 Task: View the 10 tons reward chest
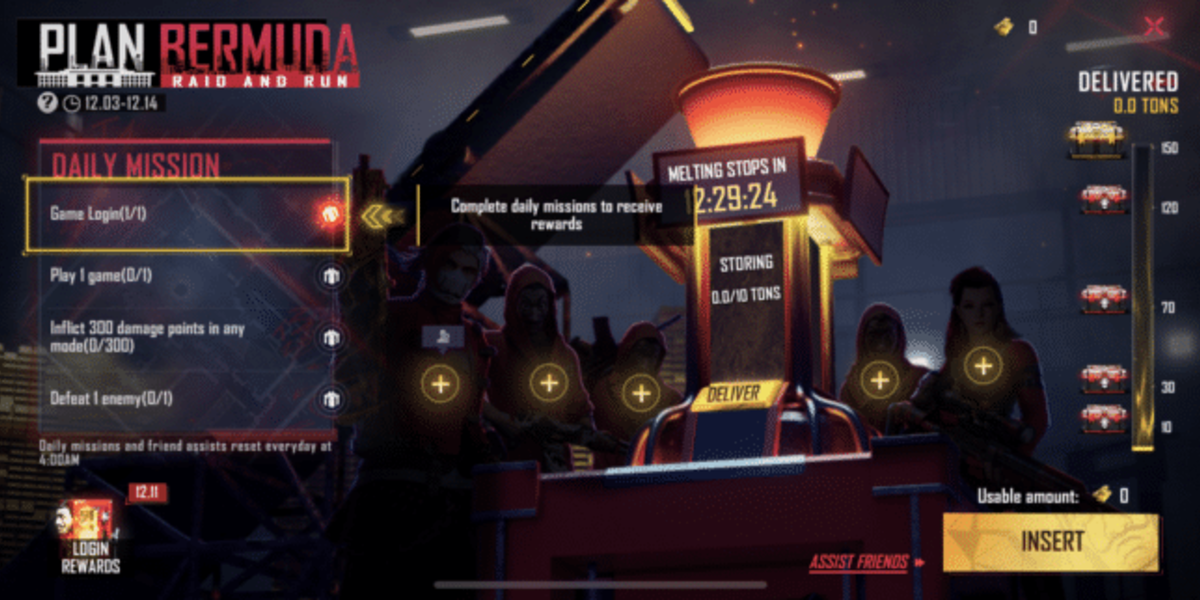click(1104, 418)
